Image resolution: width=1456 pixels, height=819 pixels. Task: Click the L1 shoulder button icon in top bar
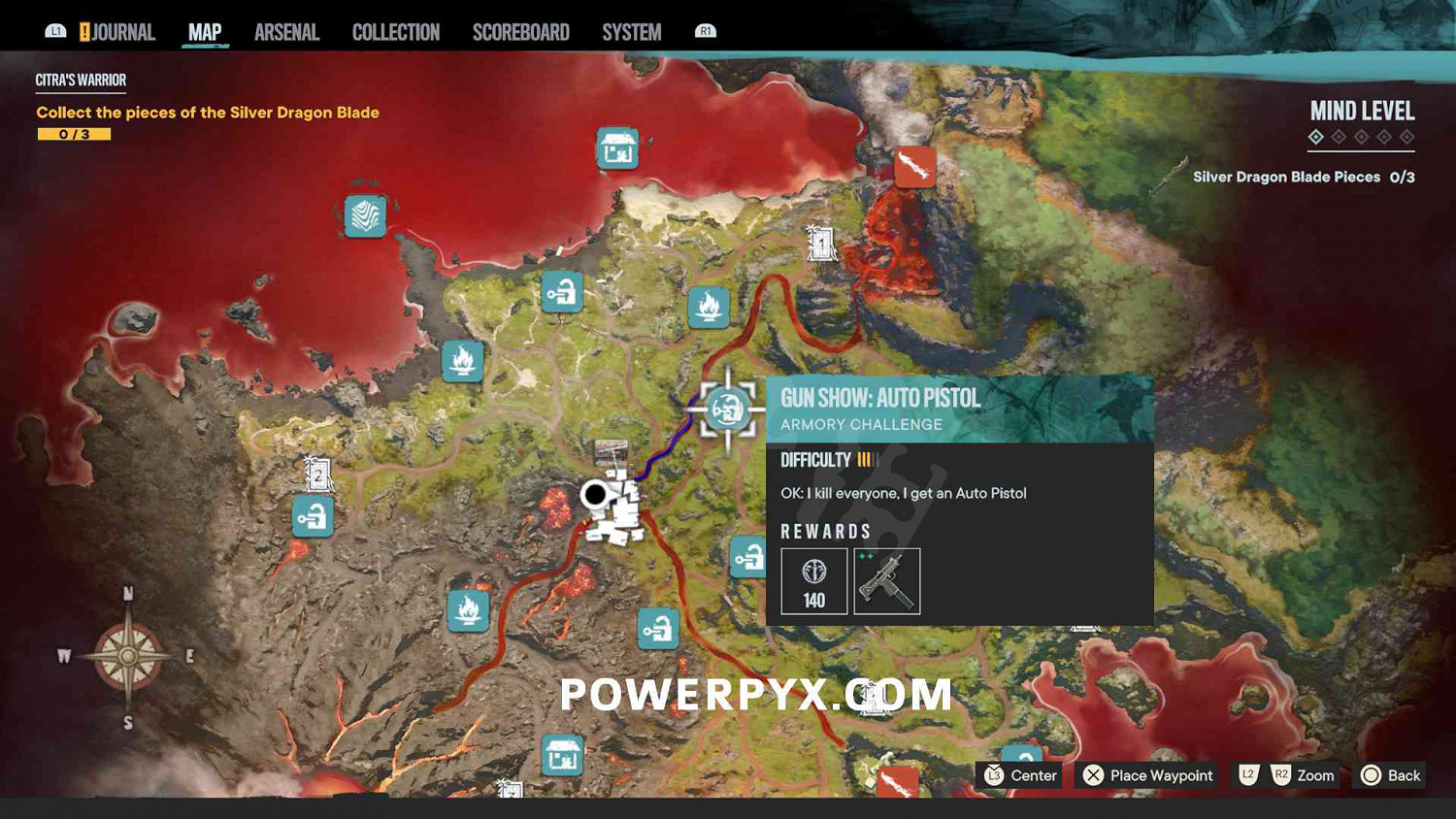point(55,30)
